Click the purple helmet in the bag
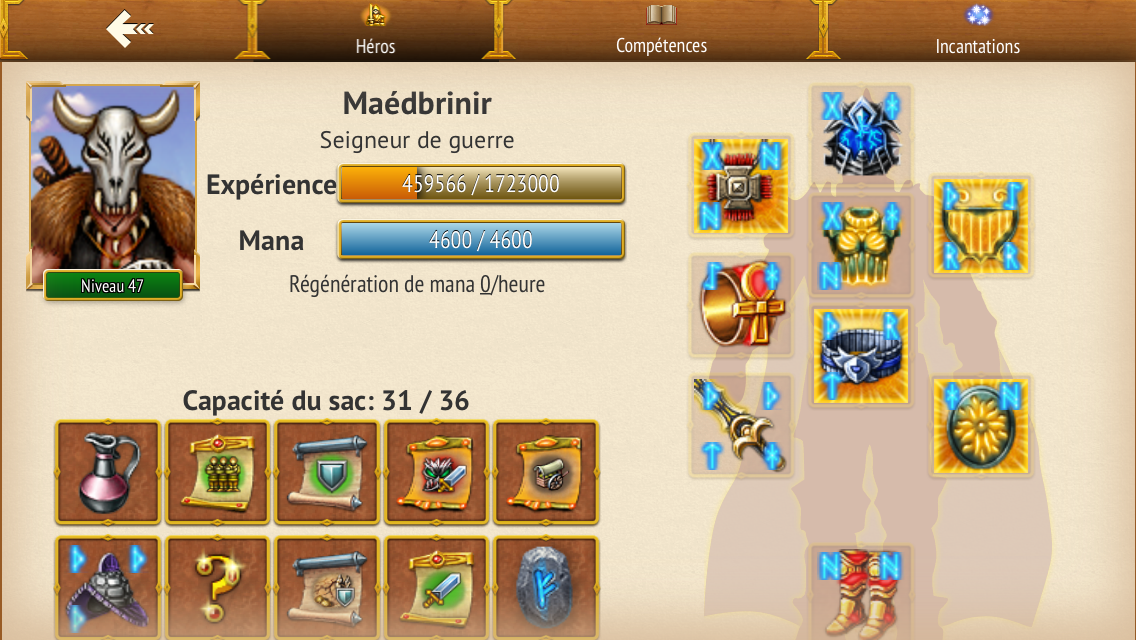The image size is (1136, 640). [108, 588]
